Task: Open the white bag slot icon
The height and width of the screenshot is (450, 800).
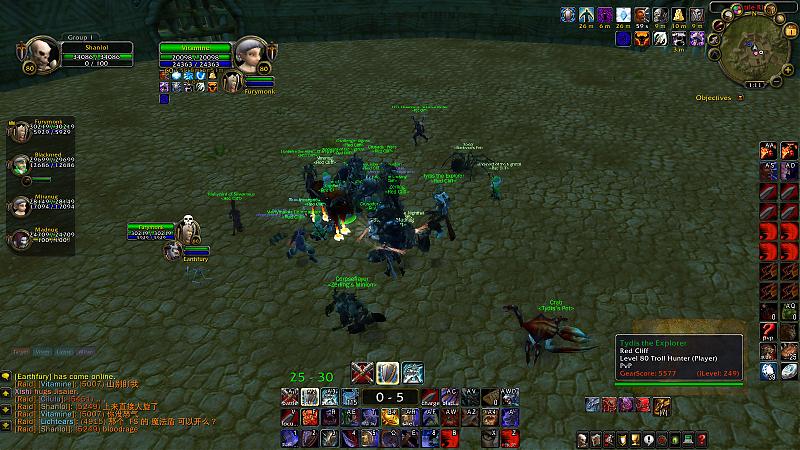Action: (790, 373)
